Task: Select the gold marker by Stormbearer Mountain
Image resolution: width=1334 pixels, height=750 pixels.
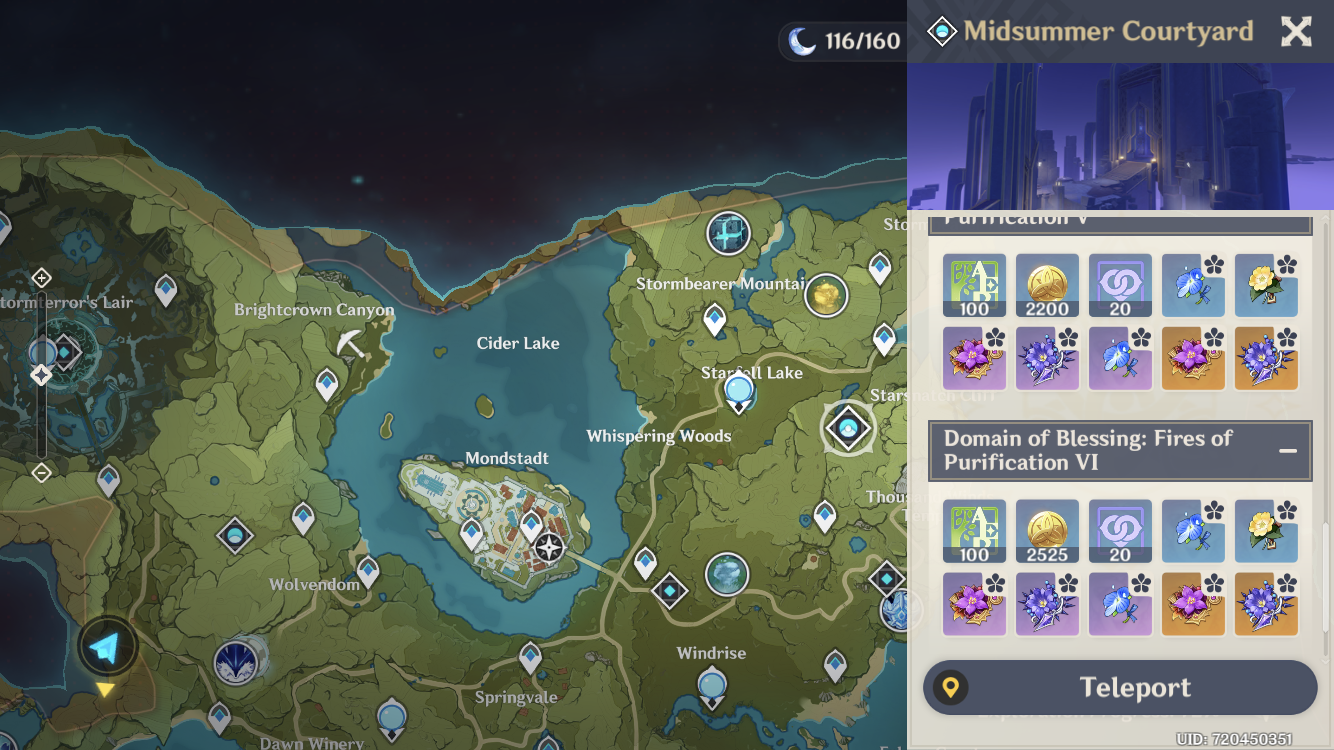Action: click(826, 295)
